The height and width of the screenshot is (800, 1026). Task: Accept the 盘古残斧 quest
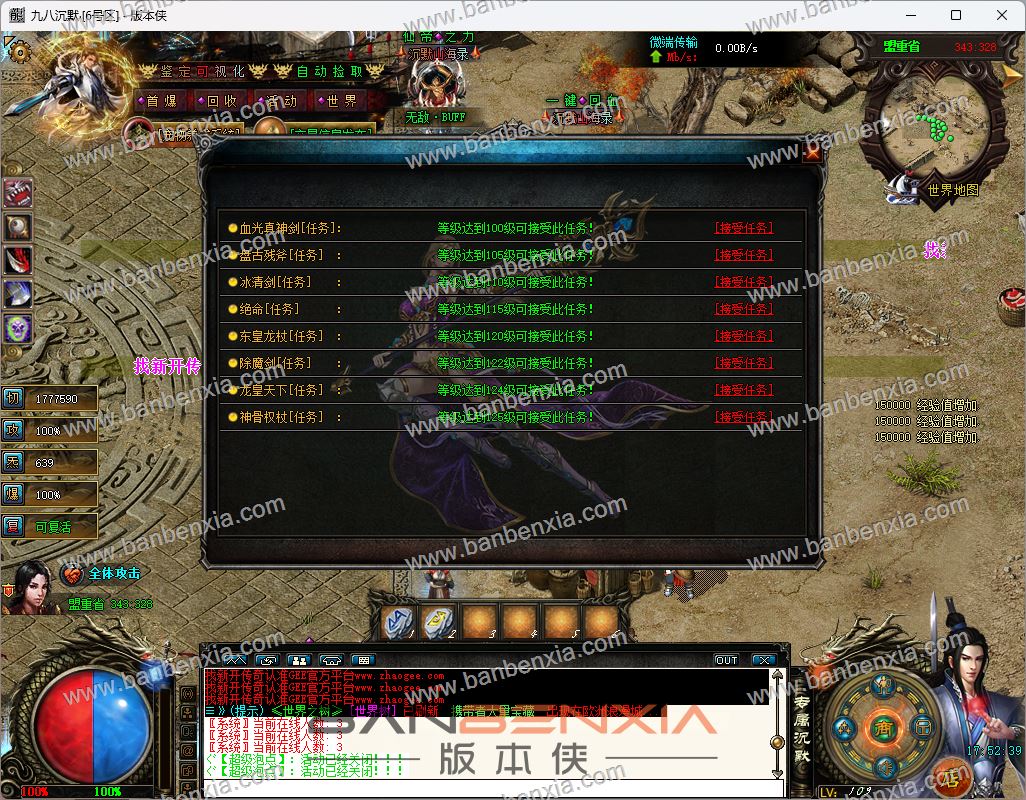[743, 255]
